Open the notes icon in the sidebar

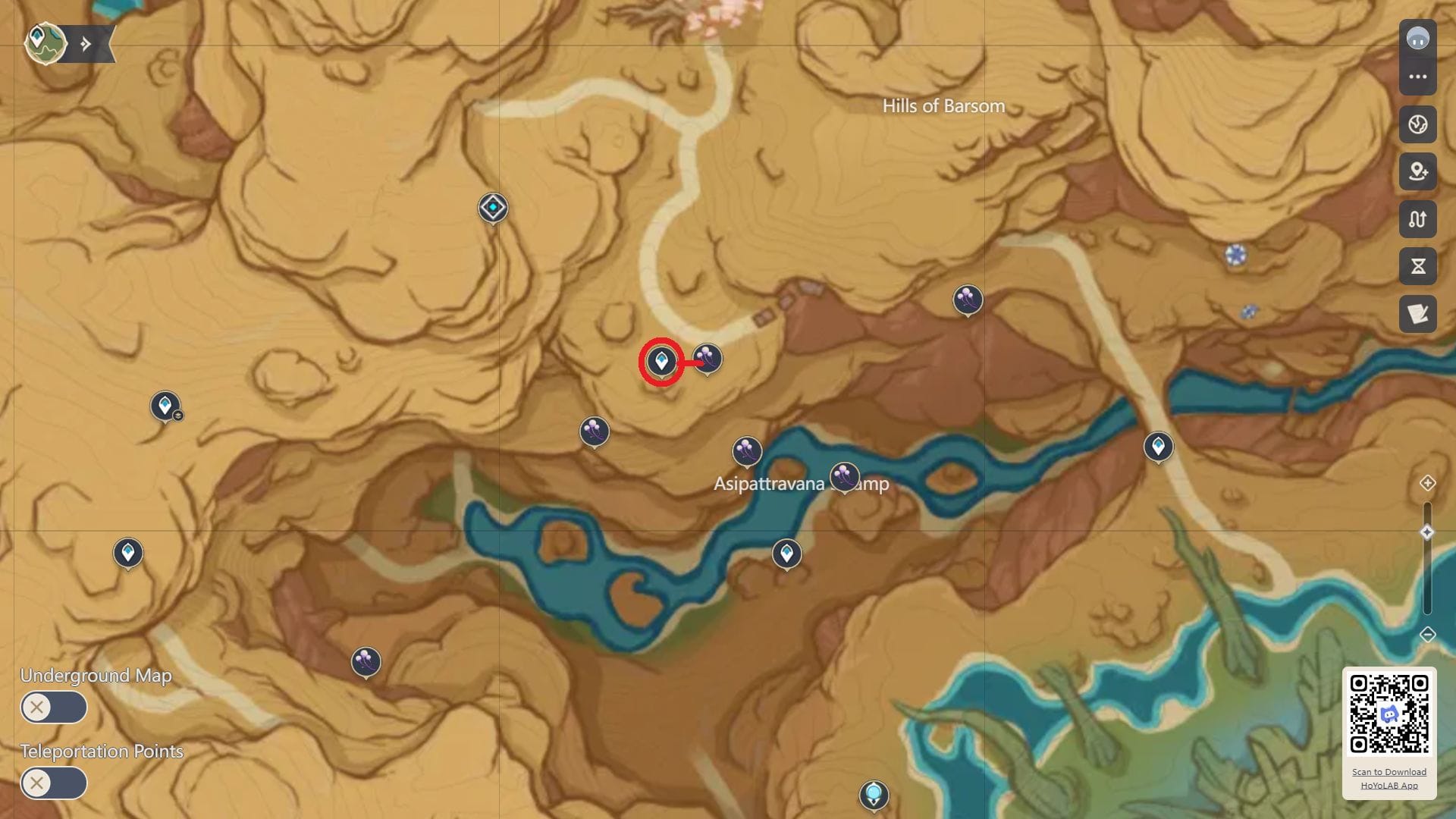[1418, 314]
